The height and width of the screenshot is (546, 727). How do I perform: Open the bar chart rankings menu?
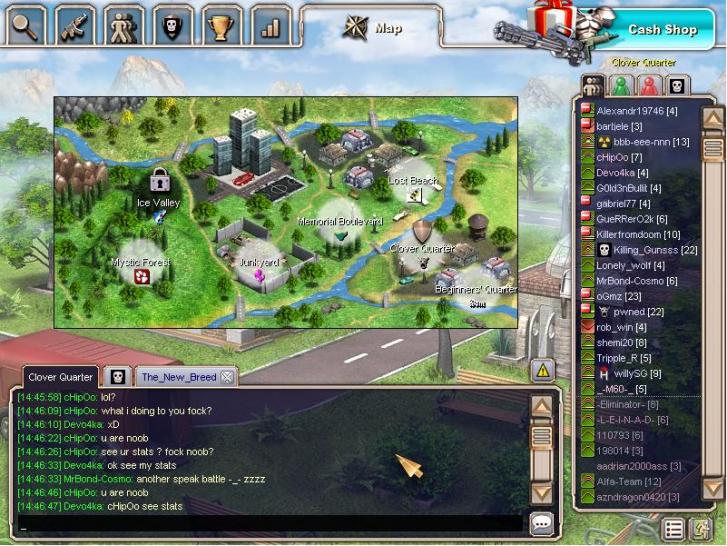[270, 24]
